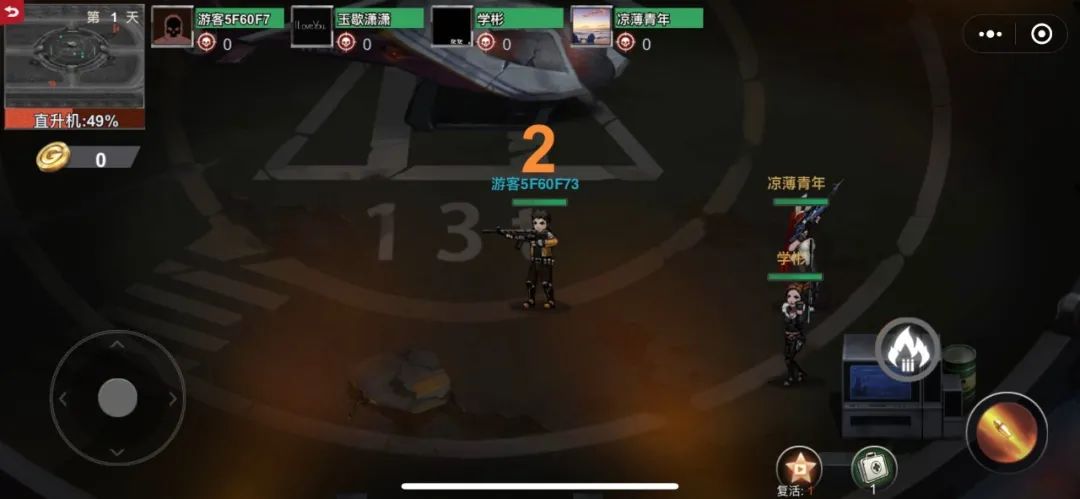1080x499 pixels.
Task: Select 玉歌潇潇's player portrait
Action: (x=312, y=27)
